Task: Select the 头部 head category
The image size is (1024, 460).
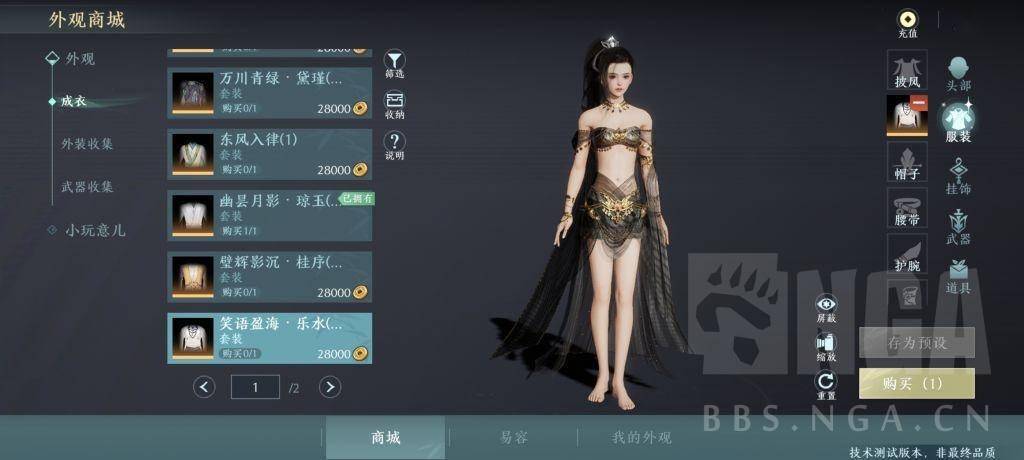Action: [958, 72]
